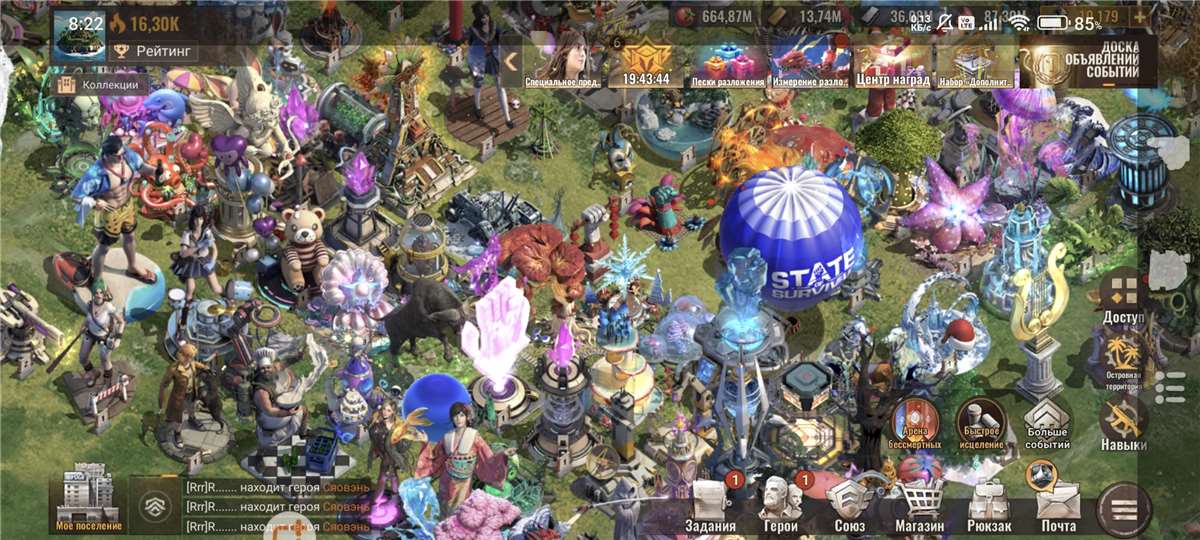
Task: Tap the island portrait thumbnail
Action: 80,36
